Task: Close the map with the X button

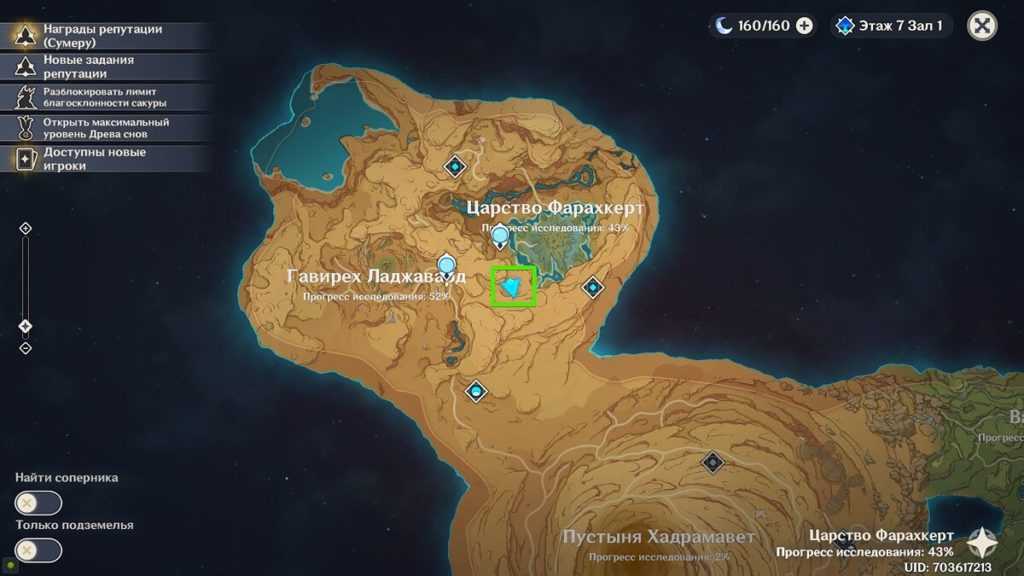Action: 983,26
